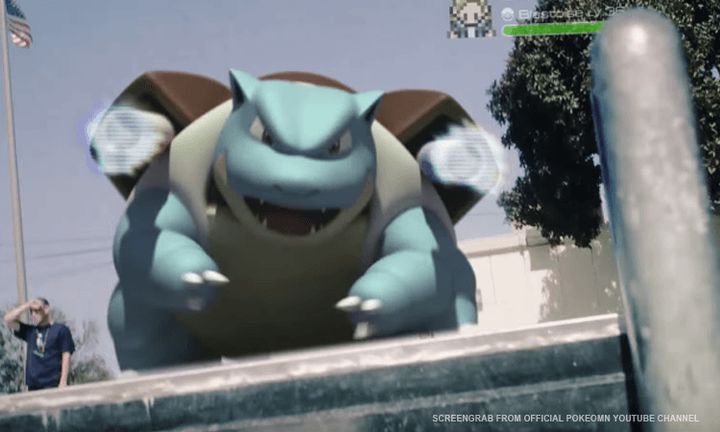Select the Poké Ball icon beside Blastoise's name
This screenshot has width=720, height=432.
tap(507, 14)
